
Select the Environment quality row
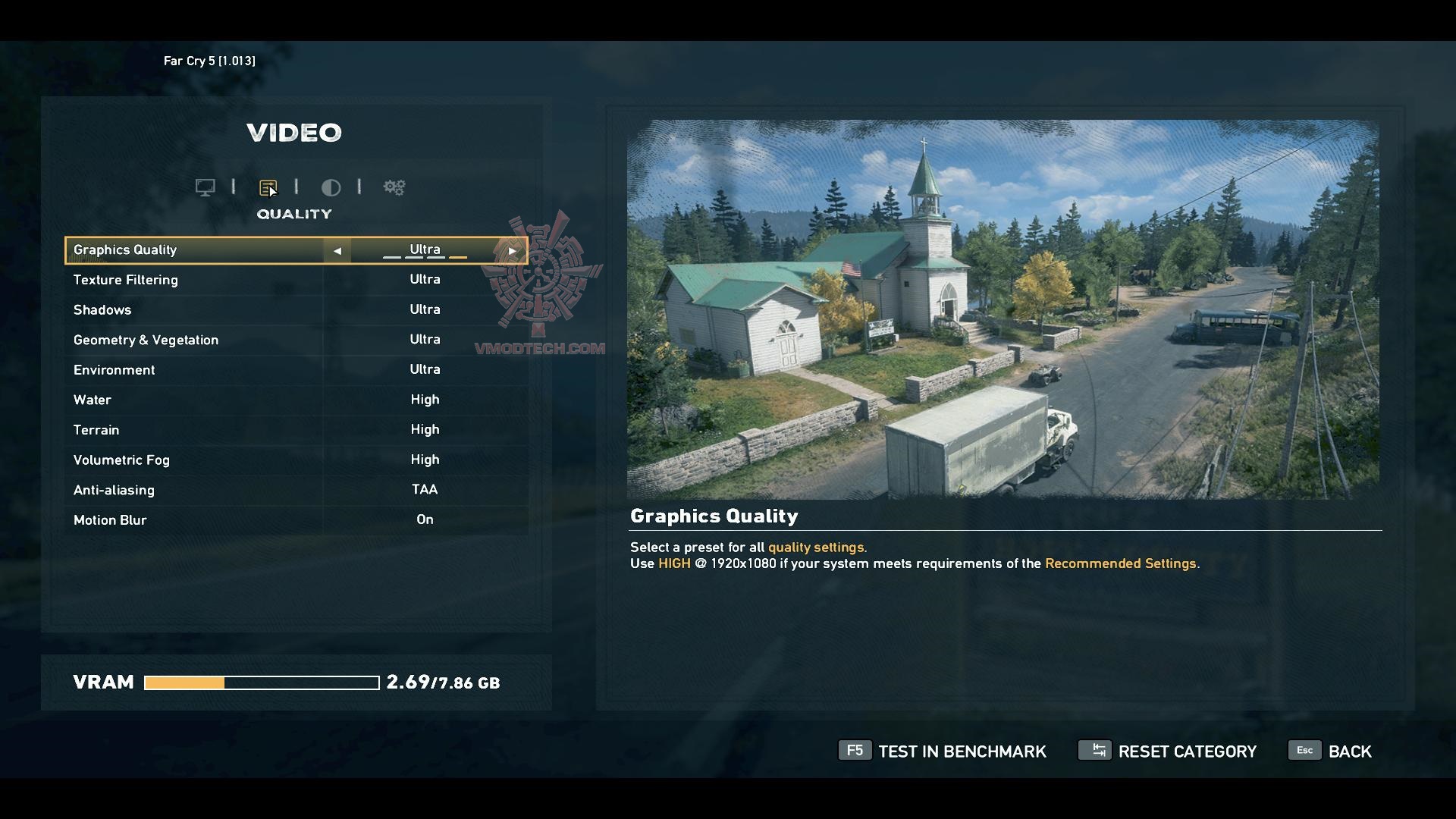[296, 370]
